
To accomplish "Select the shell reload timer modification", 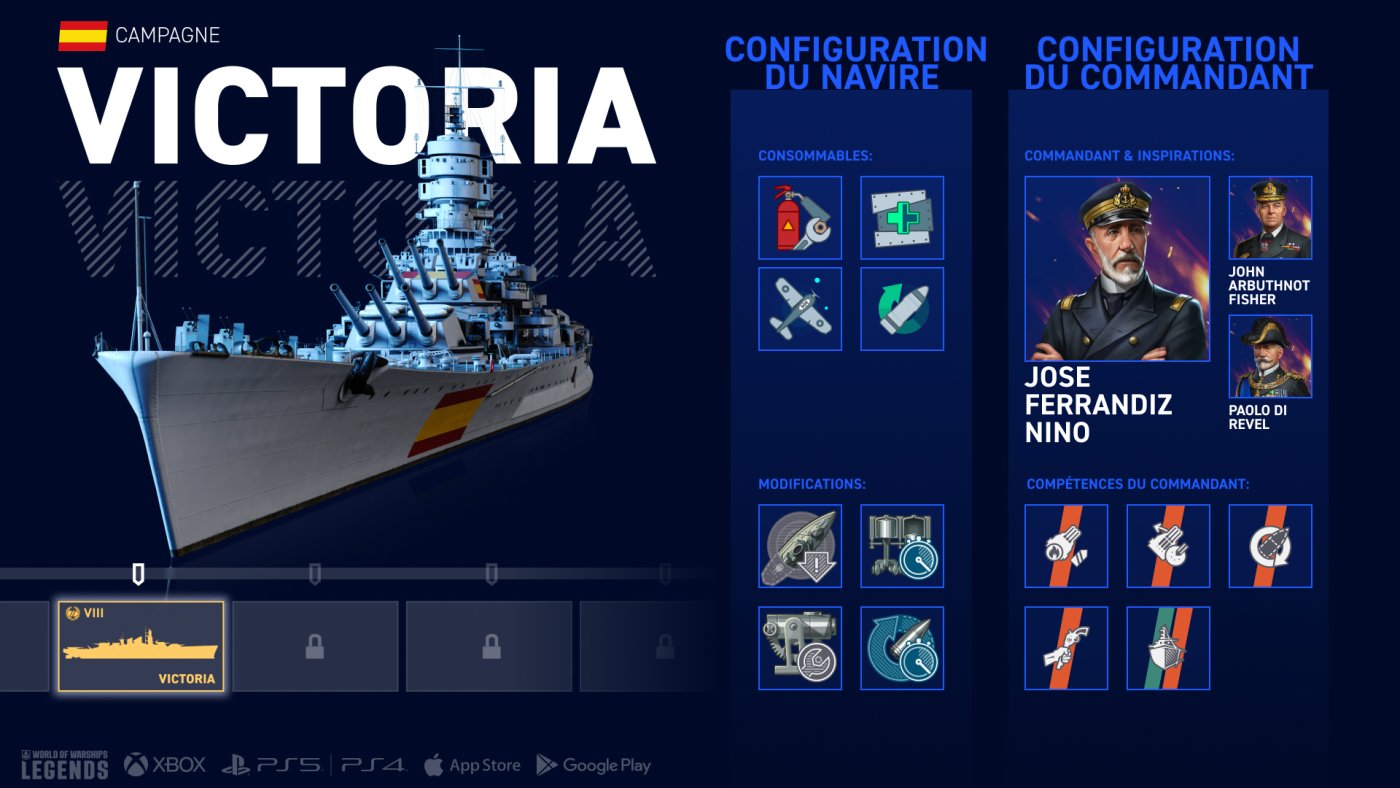I will coord(902,648).
